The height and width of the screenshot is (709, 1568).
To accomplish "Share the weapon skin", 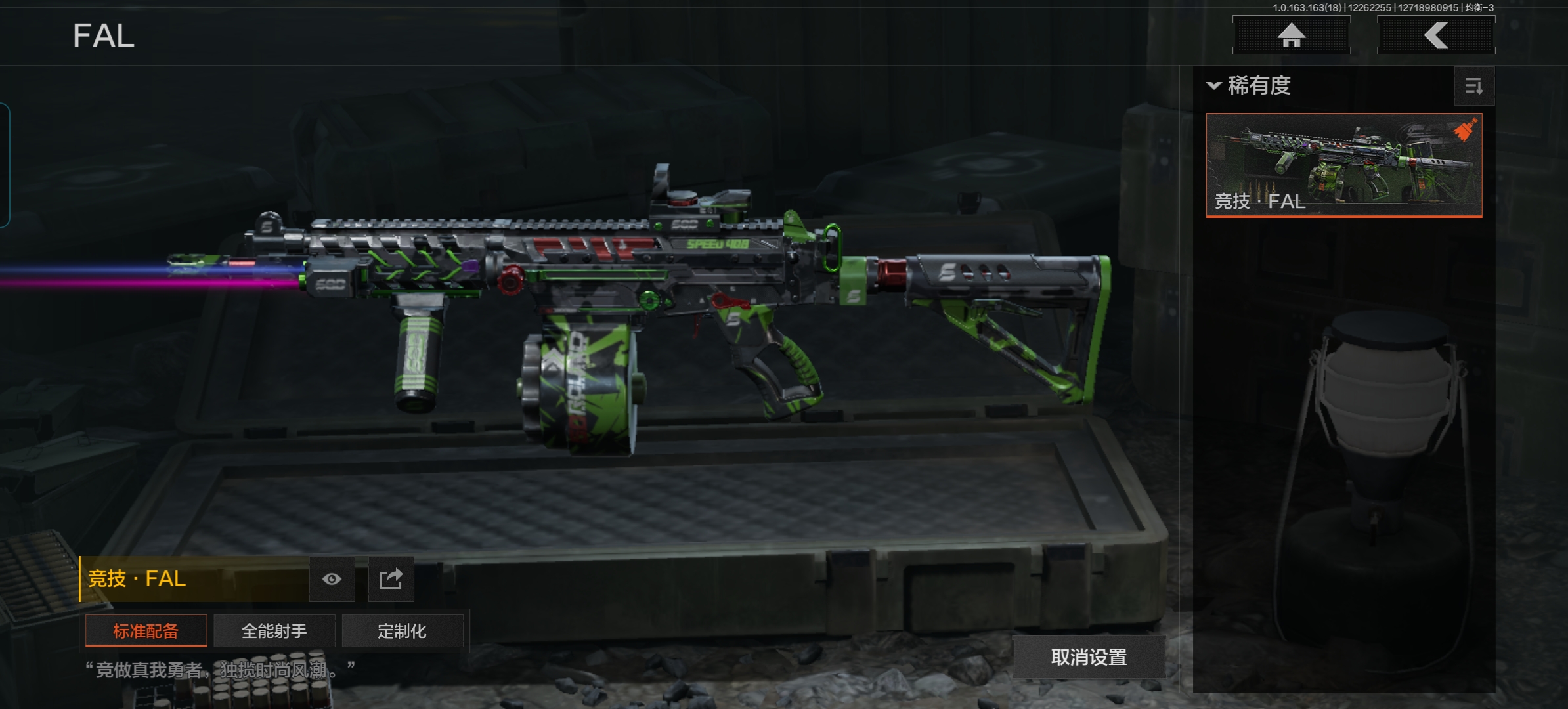I will (x=391, y=579).
